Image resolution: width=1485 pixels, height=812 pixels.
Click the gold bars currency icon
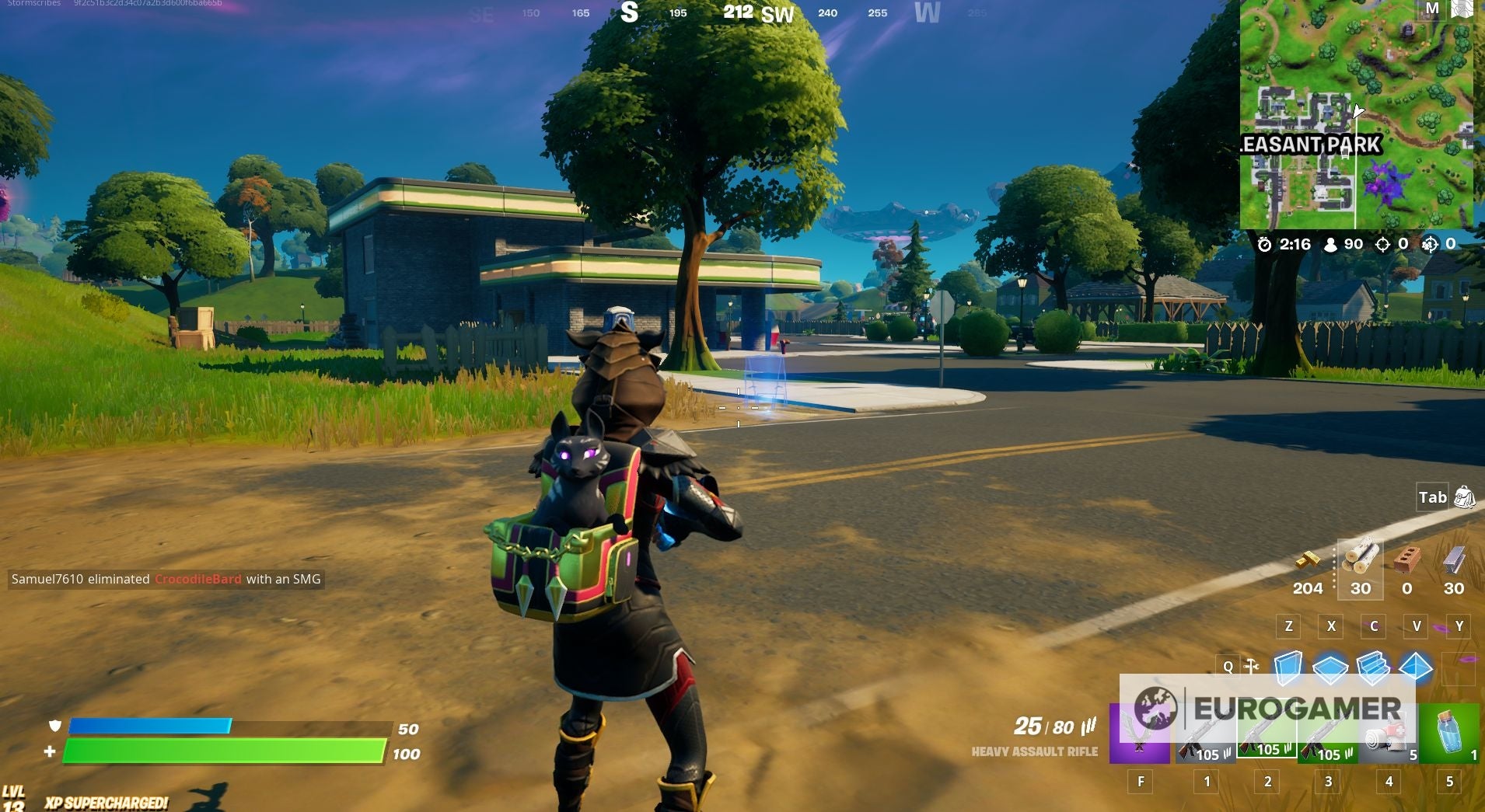(1309, 560)
